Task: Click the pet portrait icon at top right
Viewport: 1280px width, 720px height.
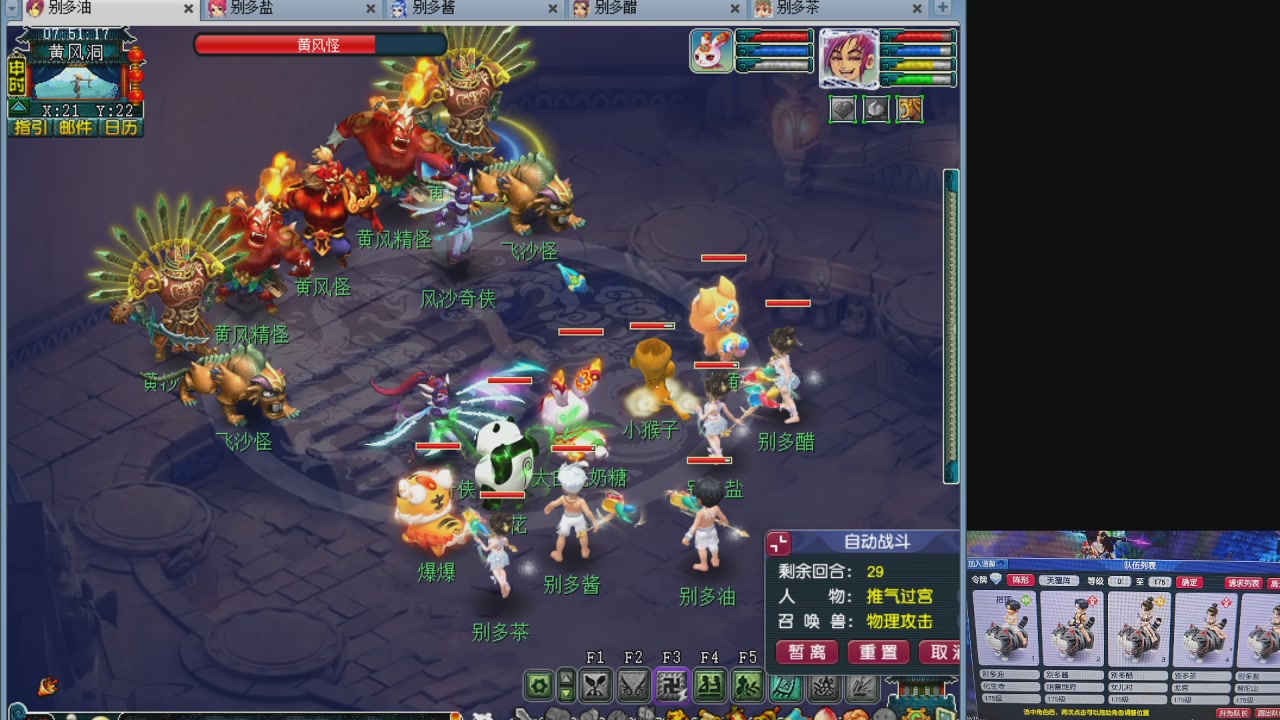Action: click(710, 51)
